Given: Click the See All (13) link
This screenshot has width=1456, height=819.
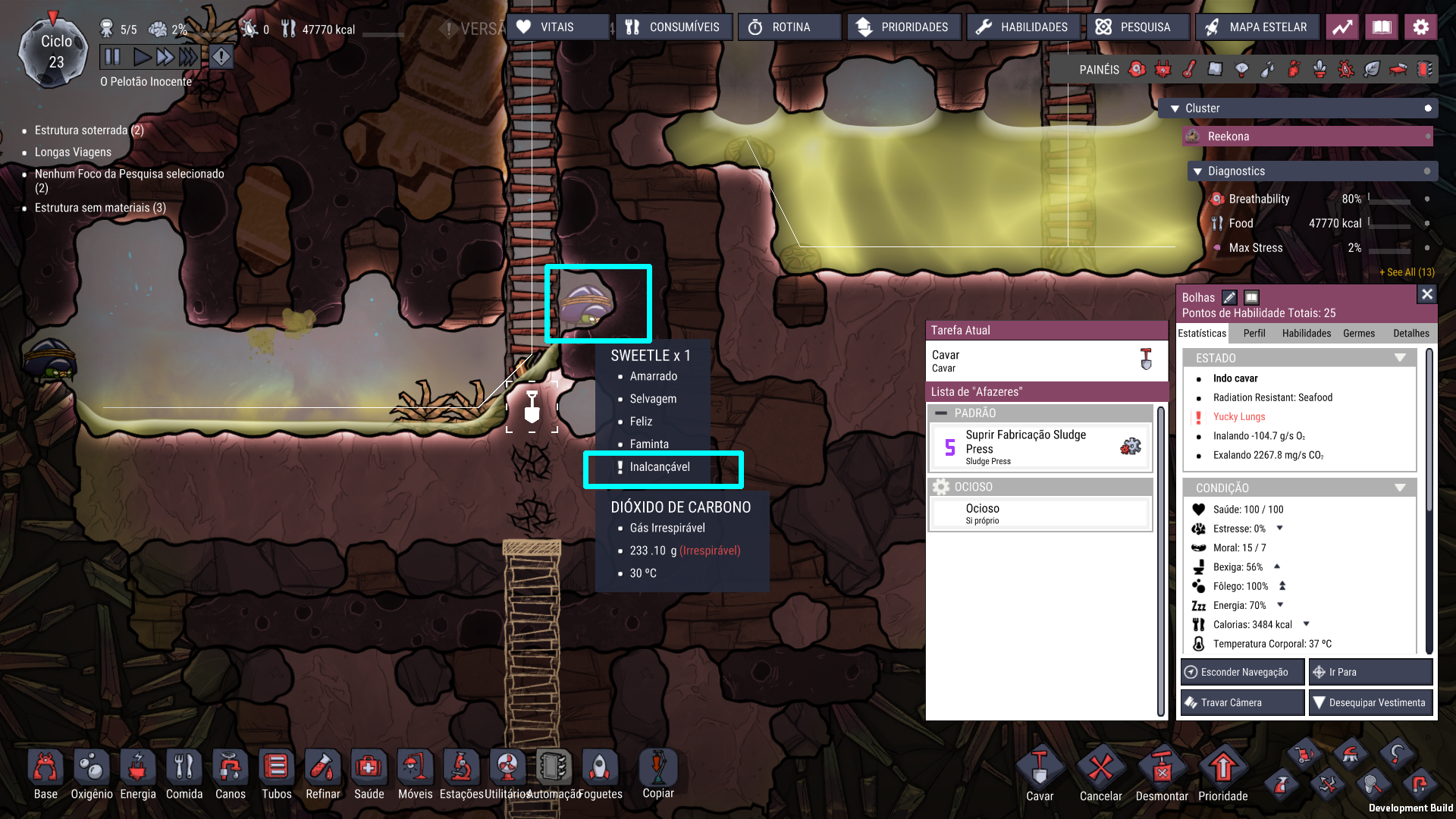Looking at the screenshot, I should [1407, 271].
